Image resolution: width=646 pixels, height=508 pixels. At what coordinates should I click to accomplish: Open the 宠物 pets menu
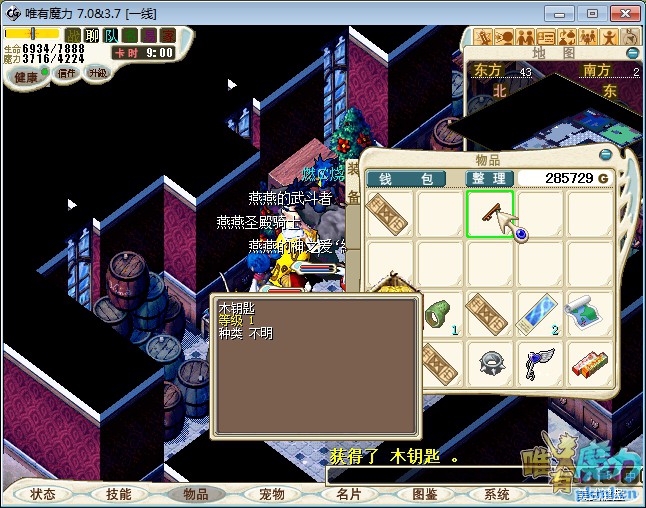coord(271,494)
